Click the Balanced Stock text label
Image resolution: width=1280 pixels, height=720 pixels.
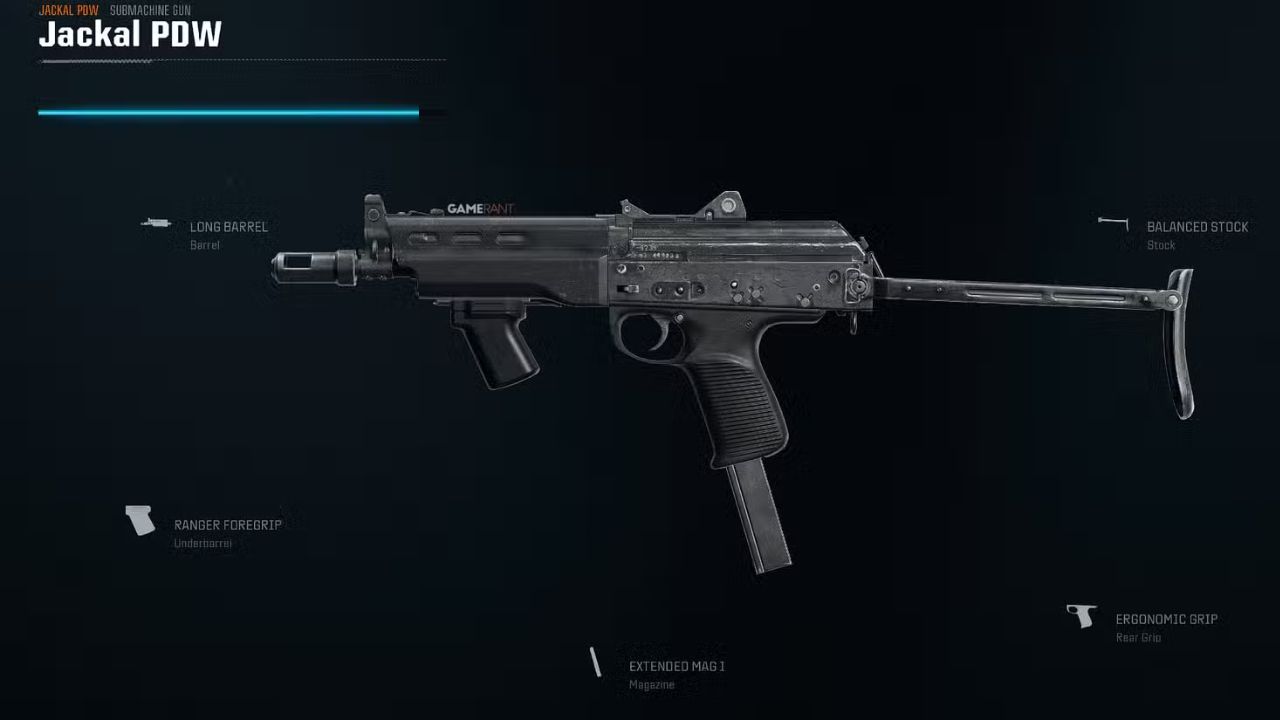click(1197, 226)
